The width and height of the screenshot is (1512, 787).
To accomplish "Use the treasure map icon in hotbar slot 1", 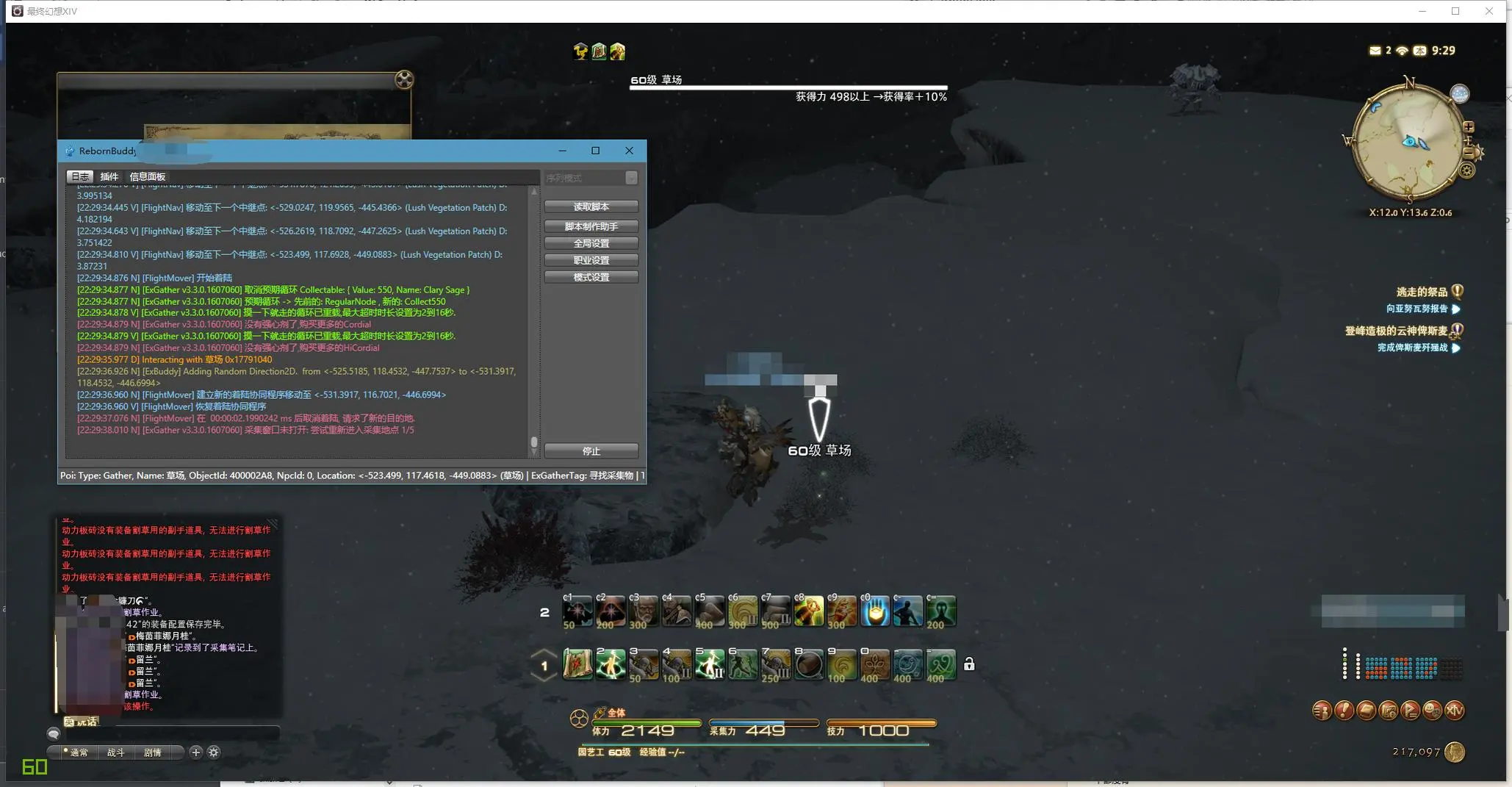I will (x=577, y=665).
